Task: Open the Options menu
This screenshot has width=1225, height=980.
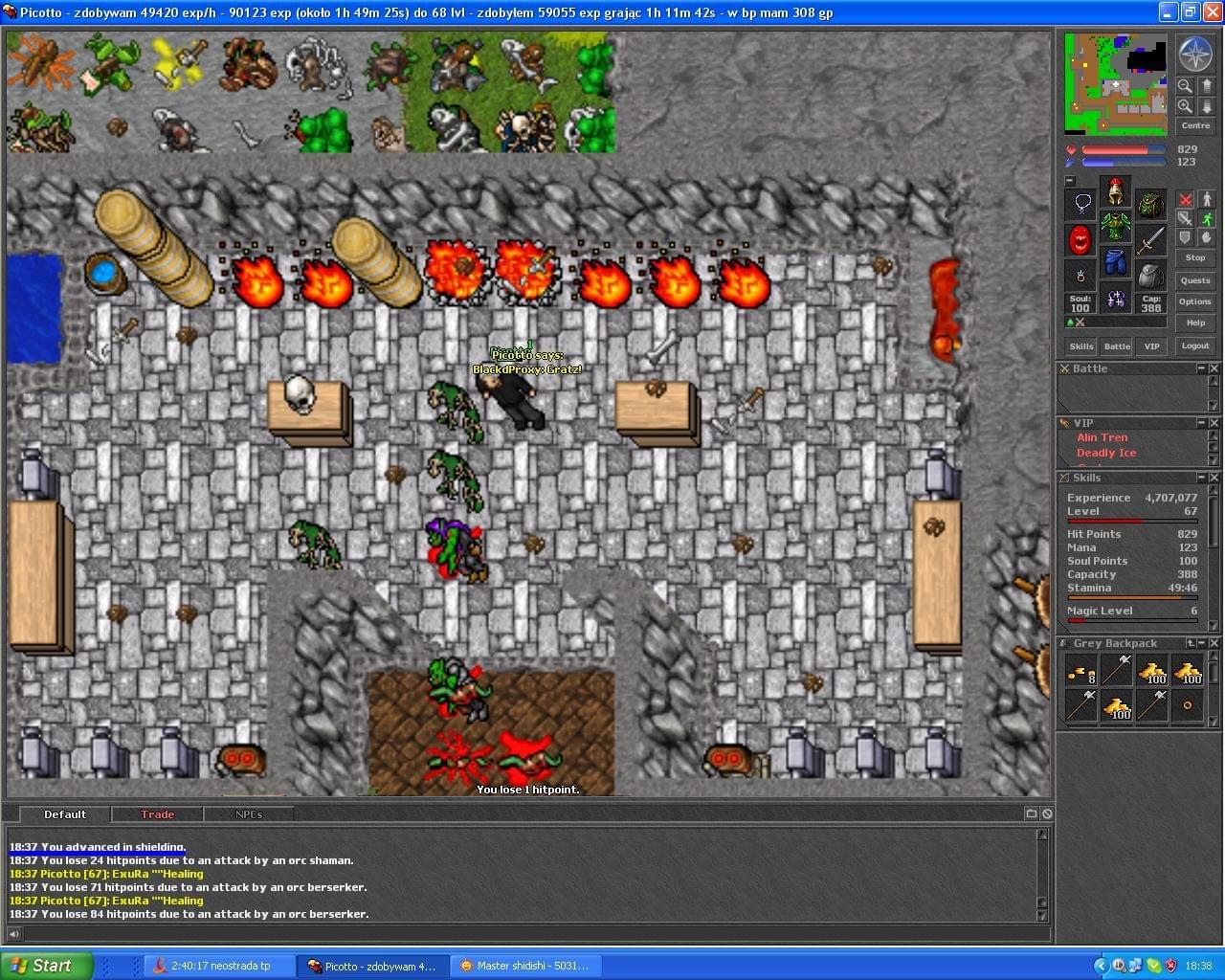Action: (x=1194, y=301)
